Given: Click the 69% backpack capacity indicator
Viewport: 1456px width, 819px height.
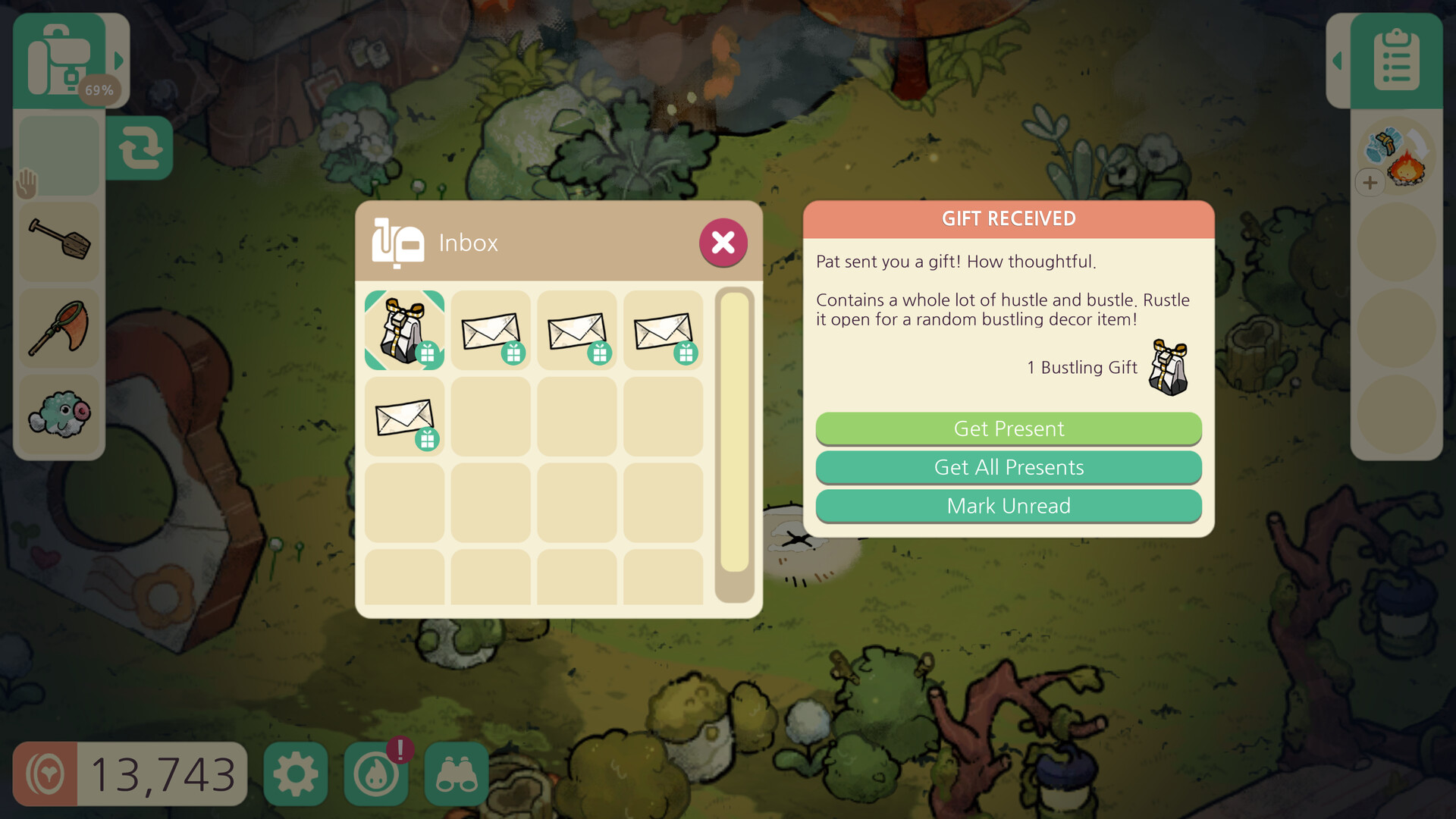Looking at the screenshot, I should pyautogui.click(x=99, y=89).
